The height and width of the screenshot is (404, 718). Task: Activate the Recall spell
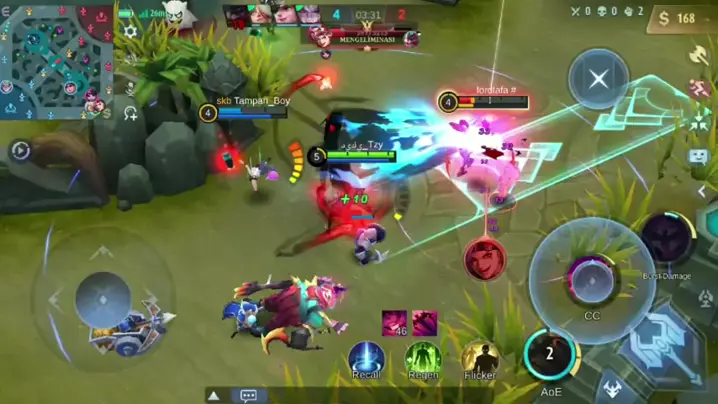(x=366, y=360)
